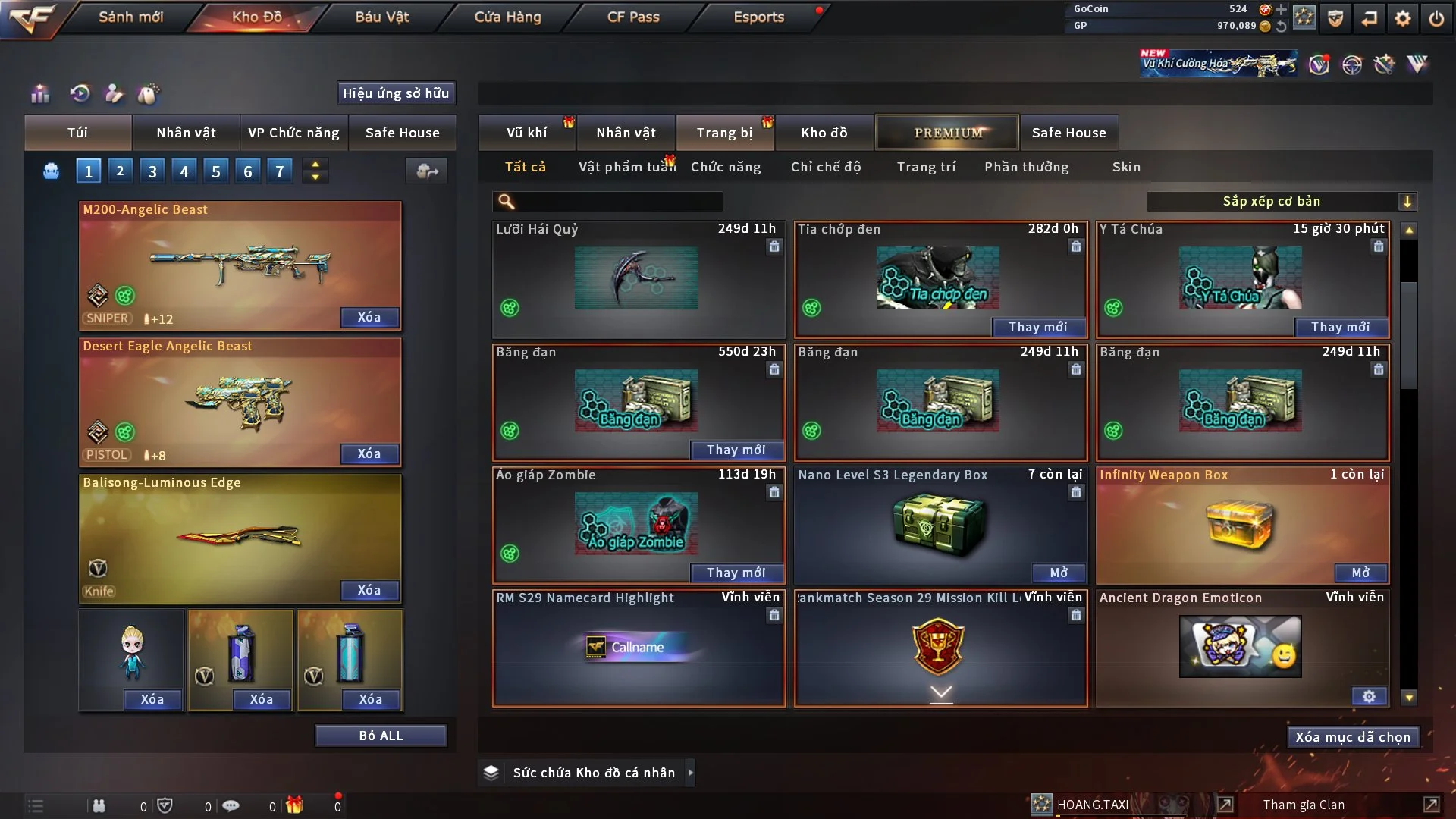Open the gear settings icon
The image size is (1456, 819).
1403,18
